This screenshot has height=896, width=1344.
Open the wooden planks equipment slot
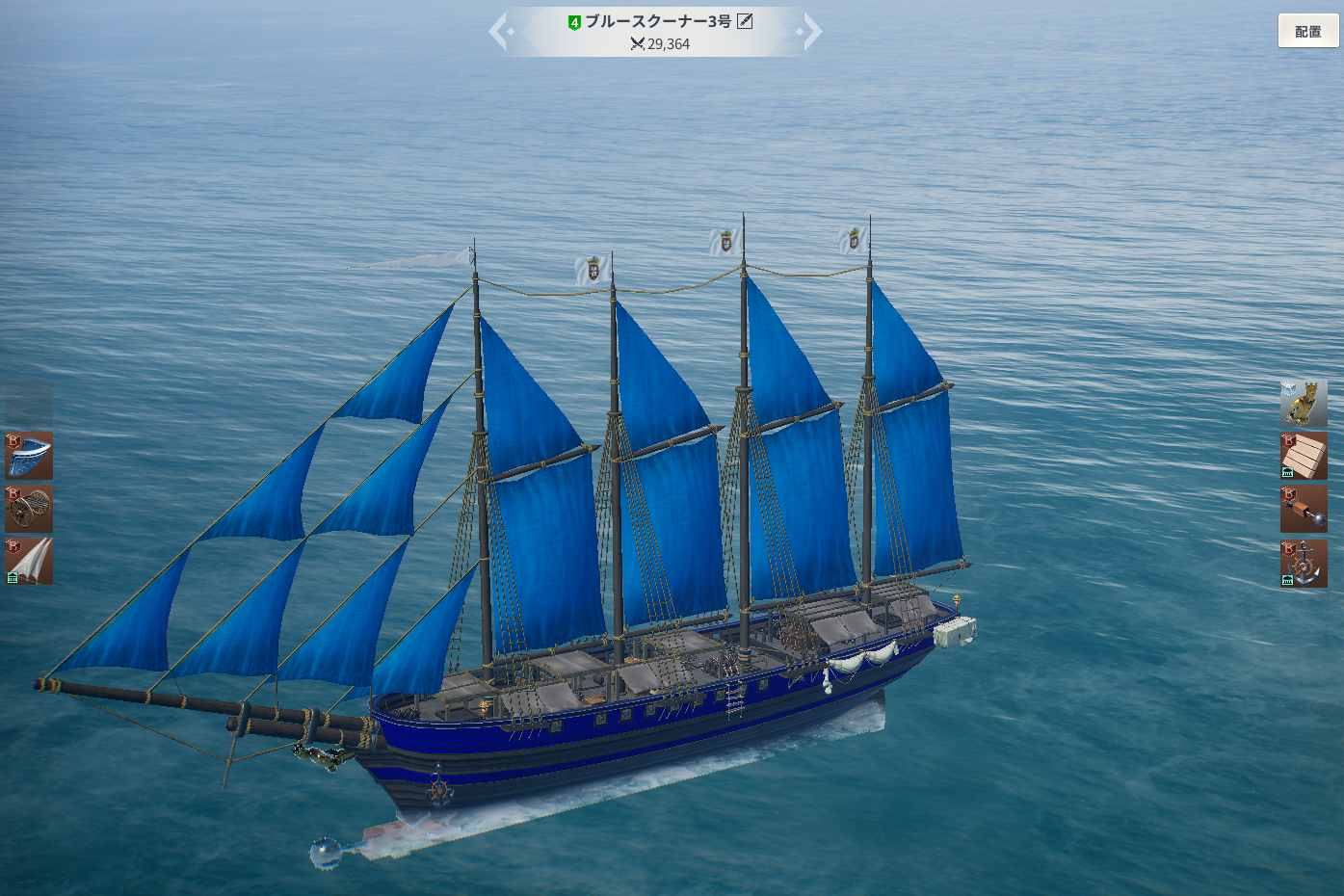(1304, 456)
